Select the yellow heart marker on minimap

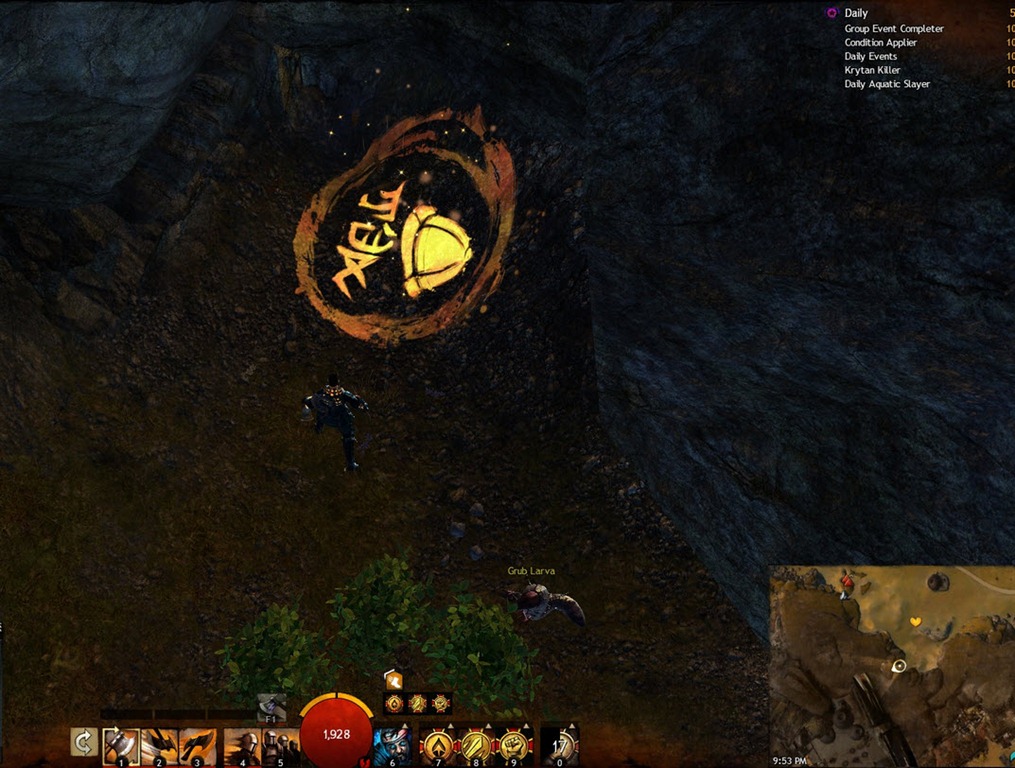915,622
